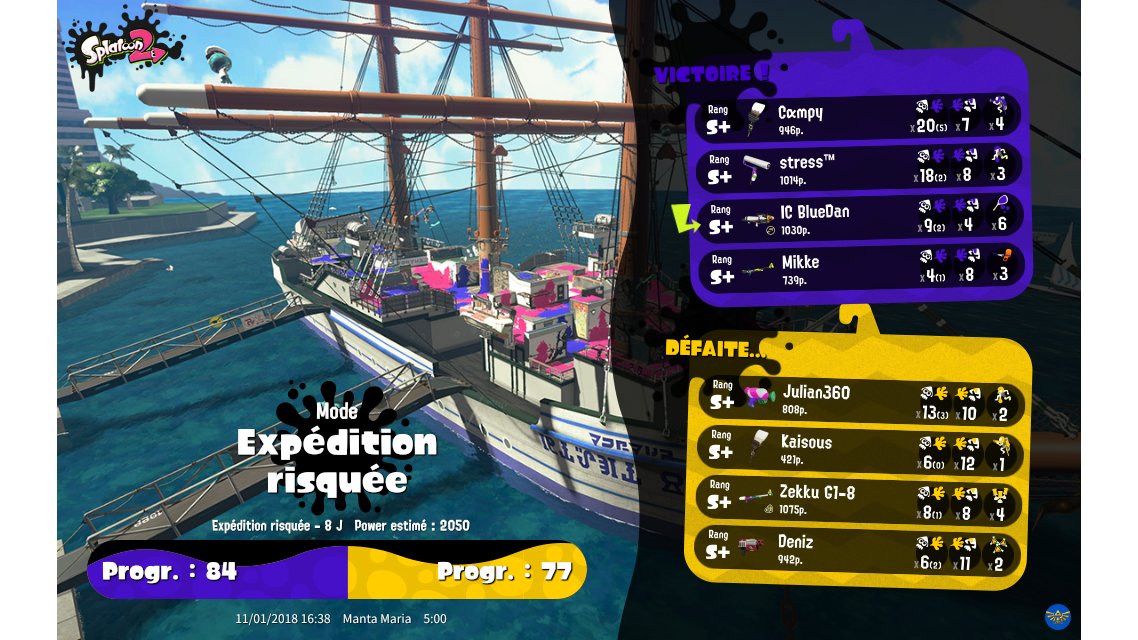This screenshot has width=1138, height=640.
Task: Click the blue emblem badge icon
Action: pos(1059,615)
